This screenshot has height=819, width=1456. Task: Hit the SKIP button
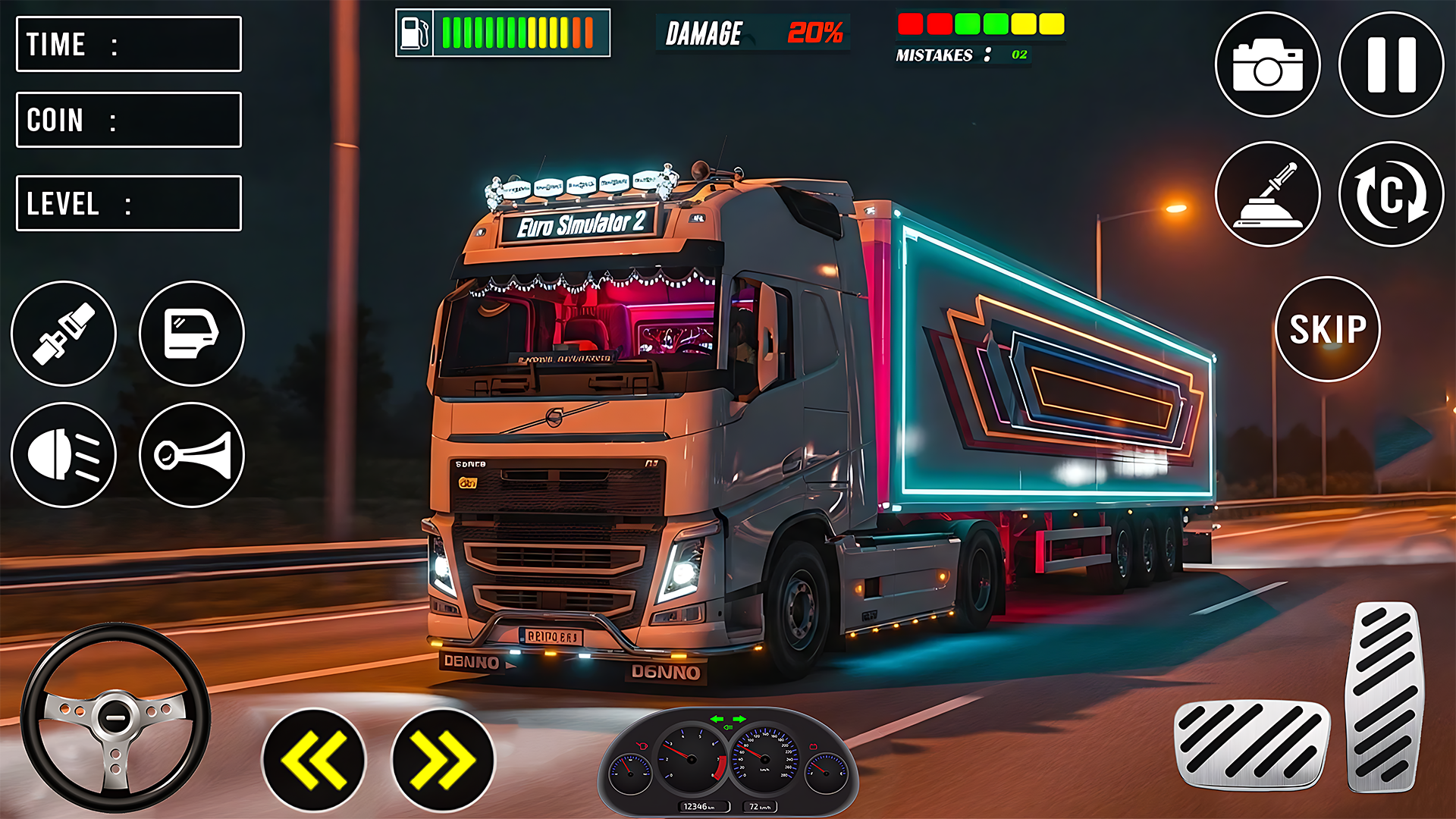[x=1328, y=329]
